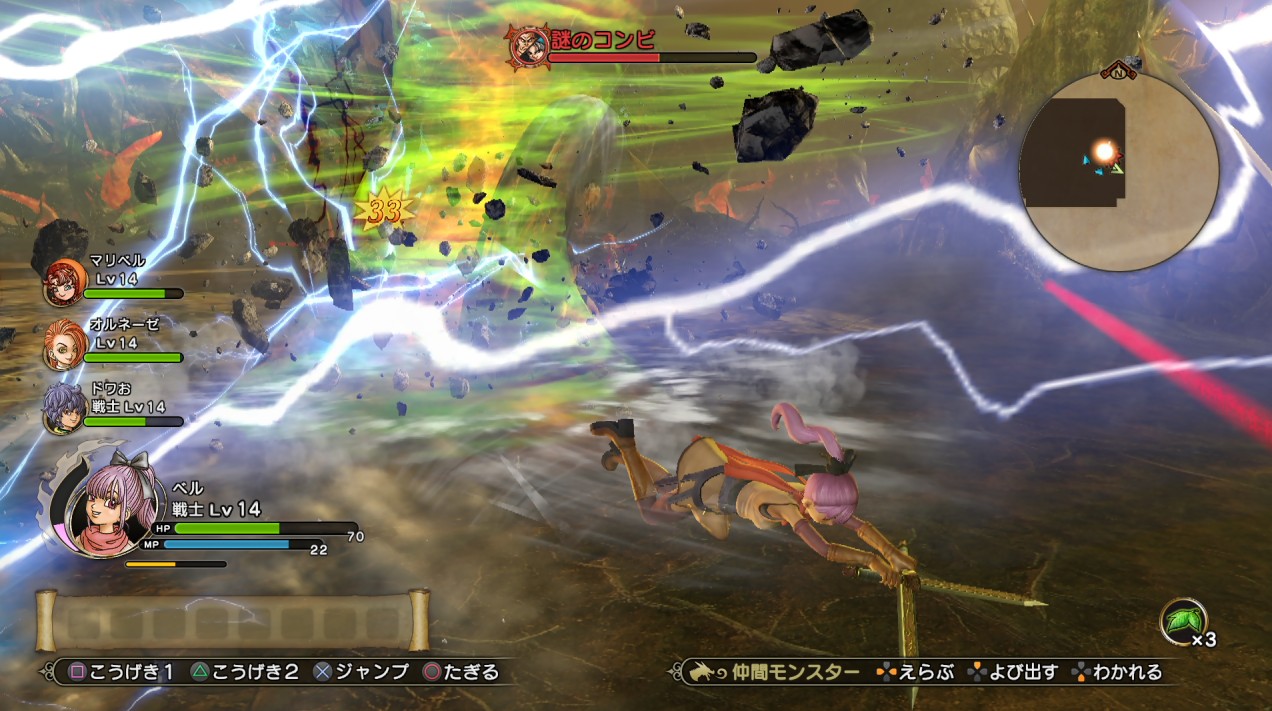
Task: Use the green healing leaf item icon
Action: click(1182, 621)
